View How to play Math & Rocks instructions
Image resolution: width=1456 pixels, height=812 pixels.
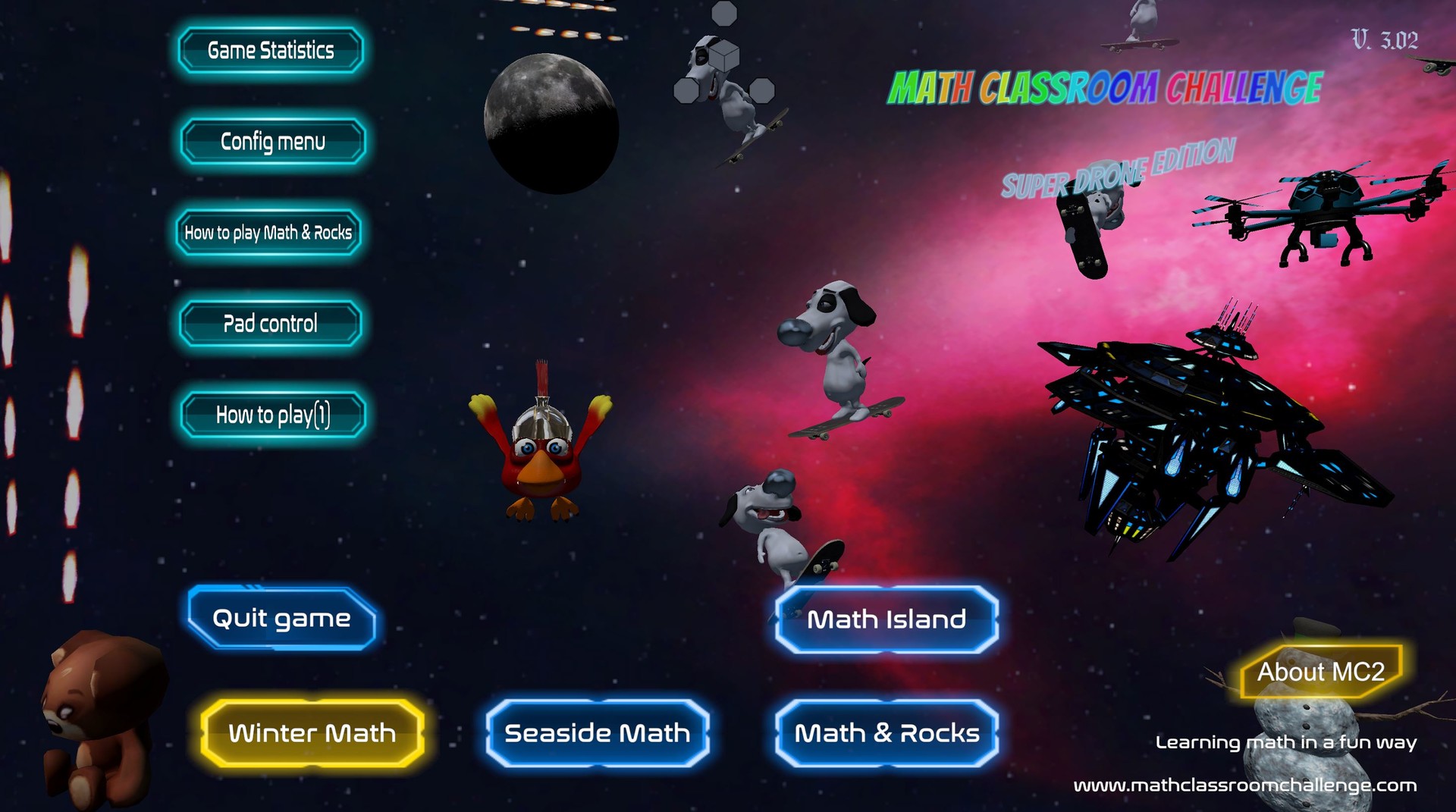coord(270,231)
